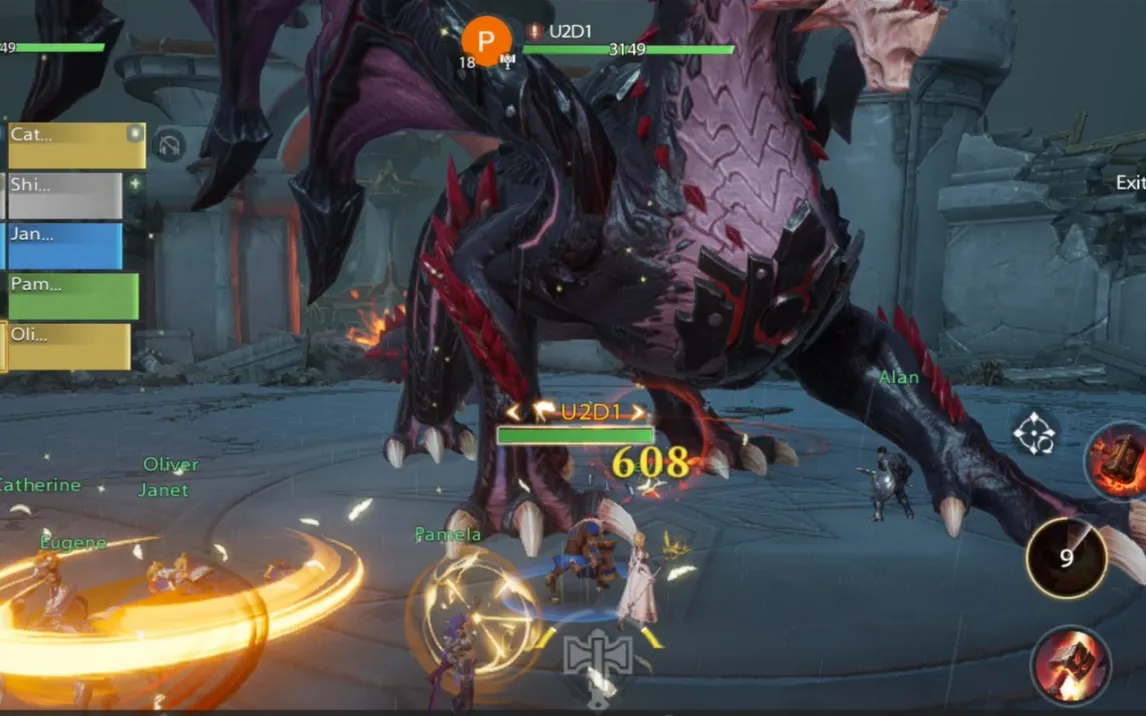Toggle the crosshair target-lock icon
1146x716 pixels.
[x=1034, y=433]
